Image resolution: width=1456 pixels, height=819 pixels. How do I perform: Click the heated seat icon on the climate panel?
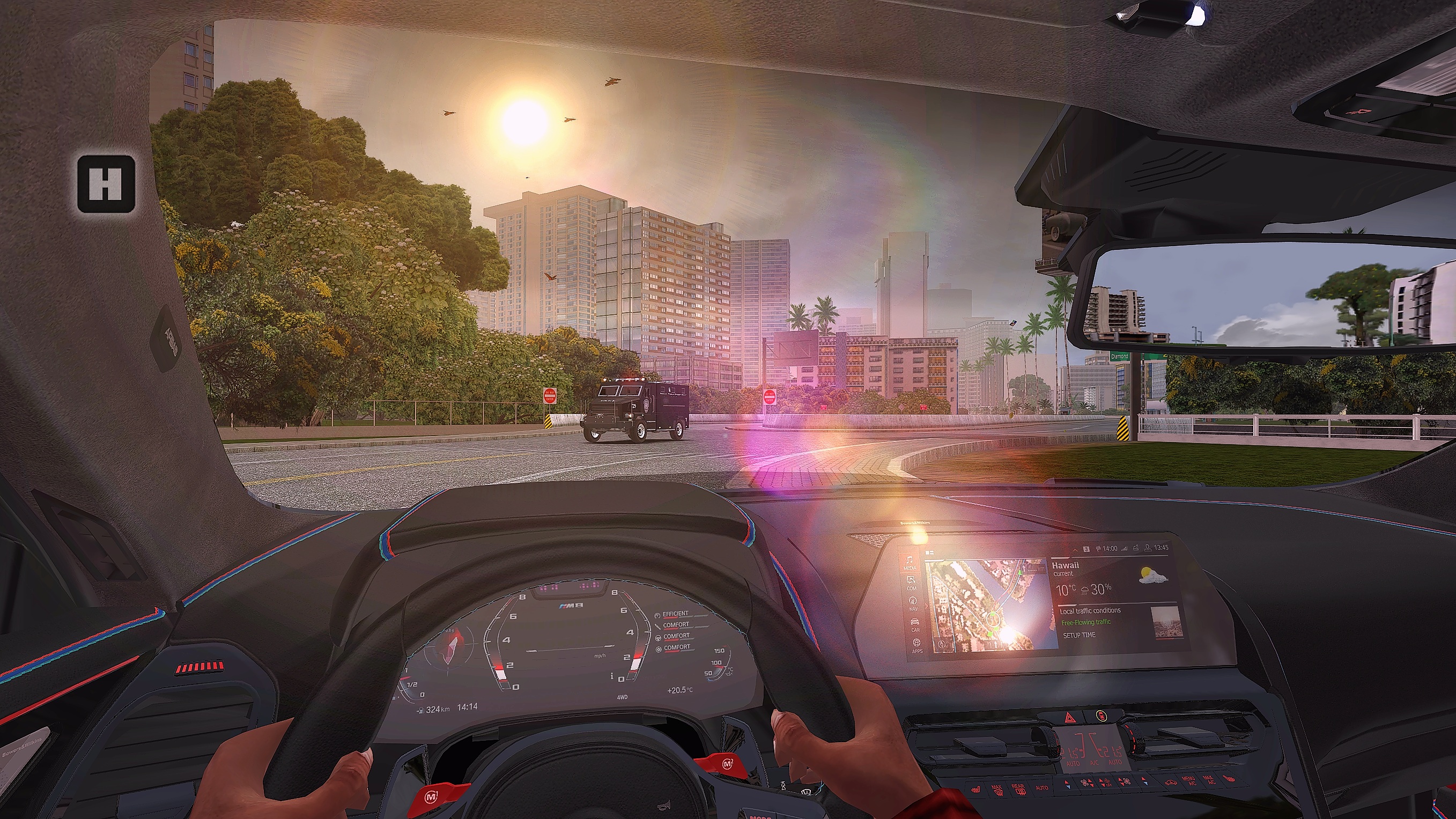[x=976, y=789]
